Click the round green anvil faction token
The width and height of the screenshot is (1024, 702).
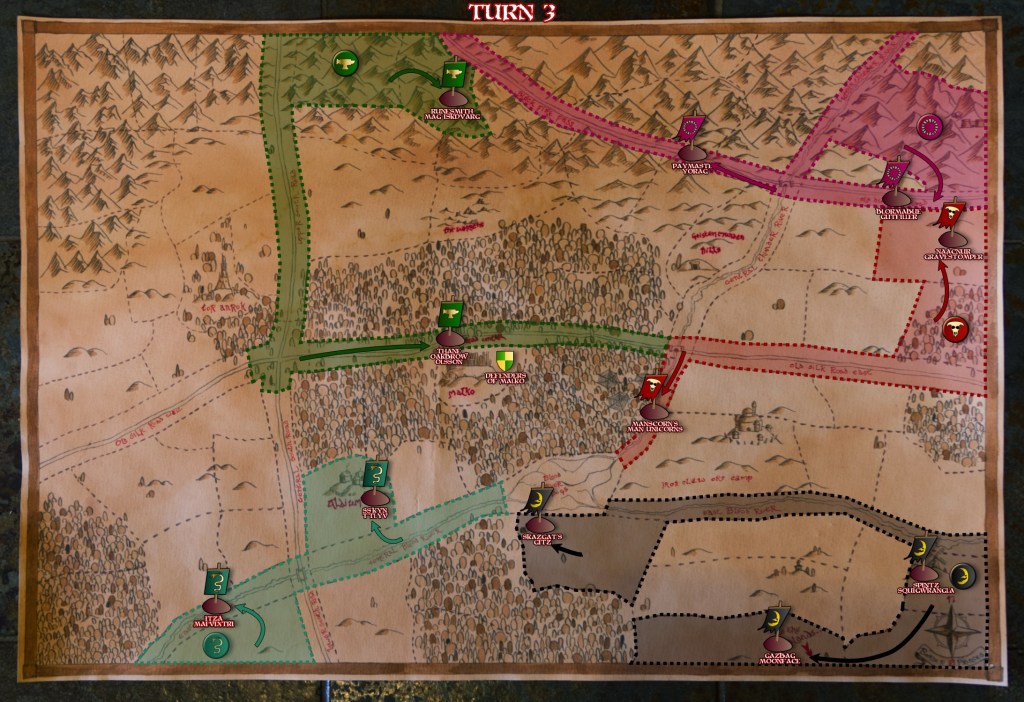[345, 64]
